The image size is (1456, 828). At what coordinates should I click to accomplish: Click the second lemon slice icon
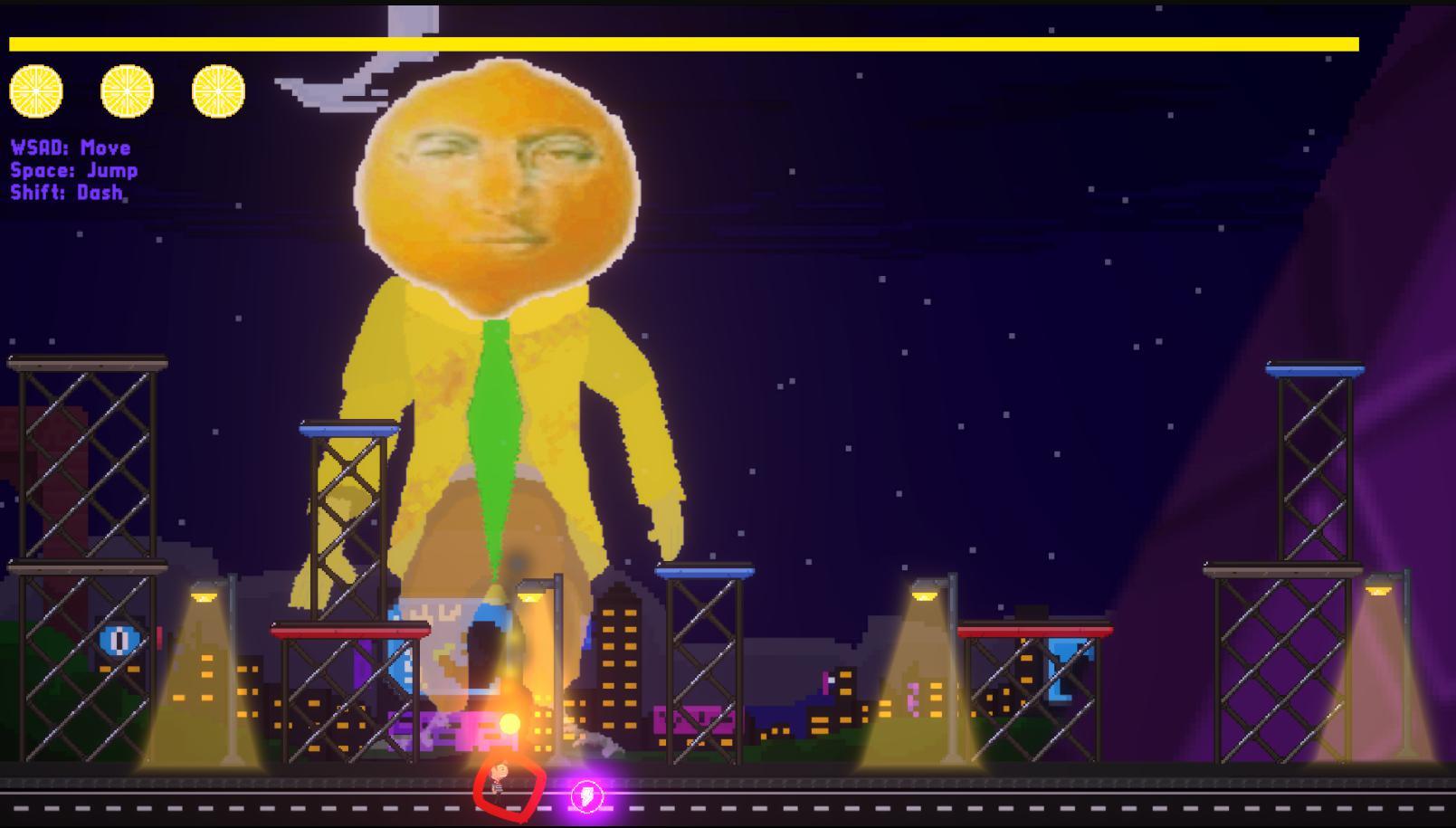[126, 92]
